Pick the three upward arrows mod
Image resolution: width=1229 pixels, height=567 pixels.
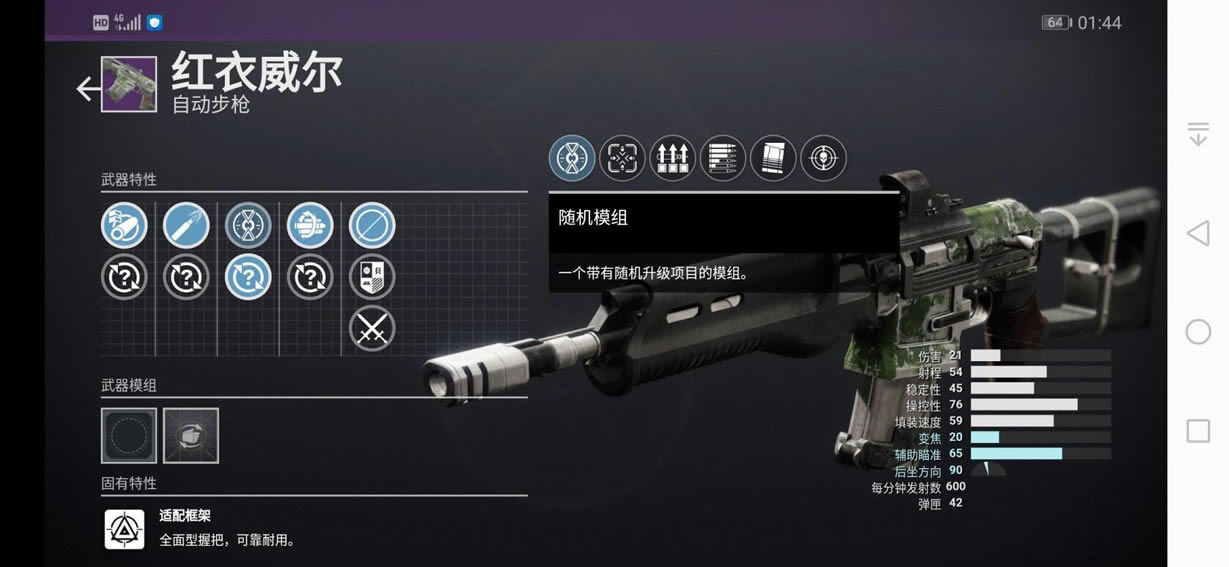(672, 158)
